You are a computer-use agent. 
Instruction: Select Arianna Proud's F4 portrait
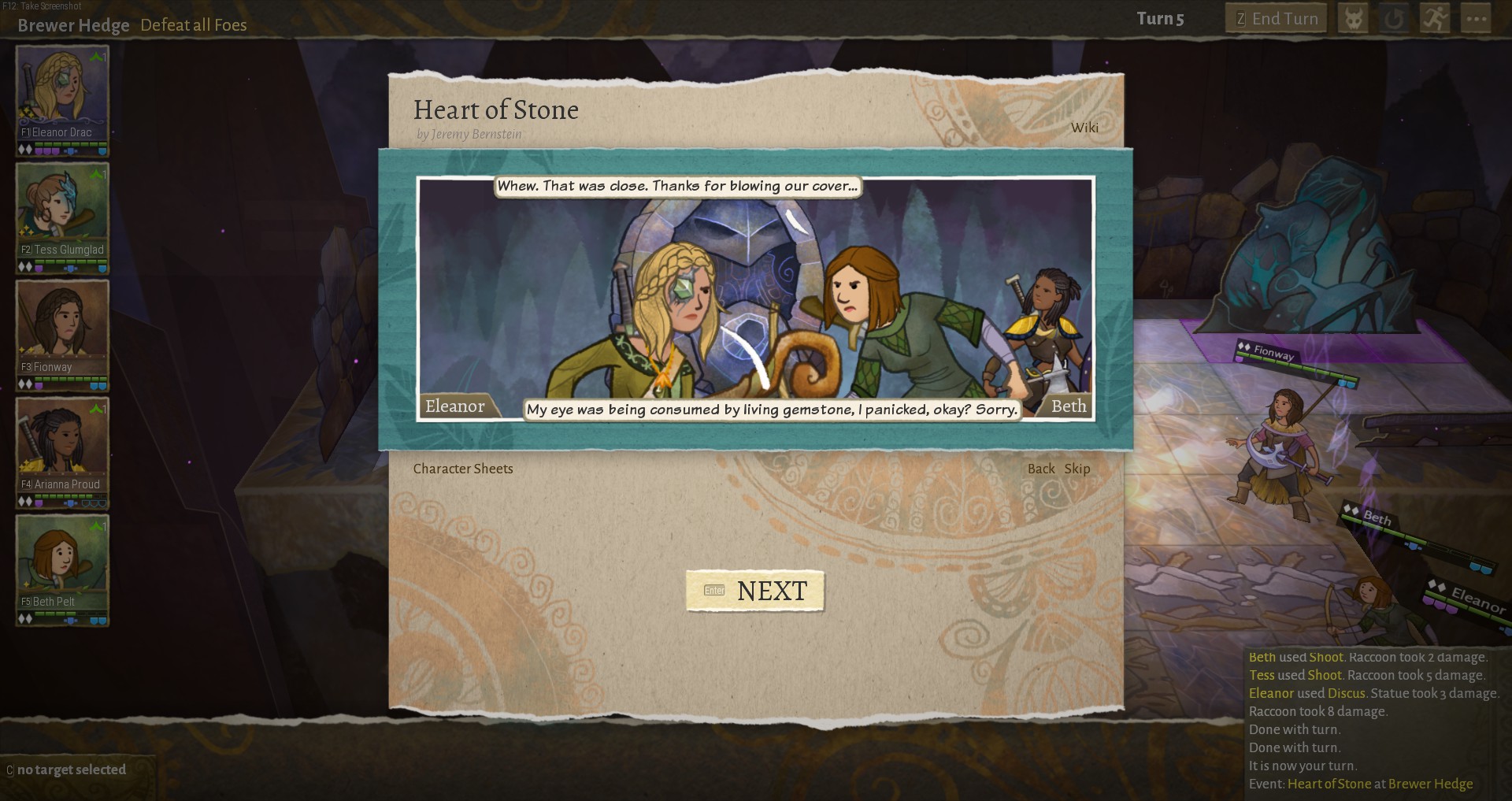62,443
